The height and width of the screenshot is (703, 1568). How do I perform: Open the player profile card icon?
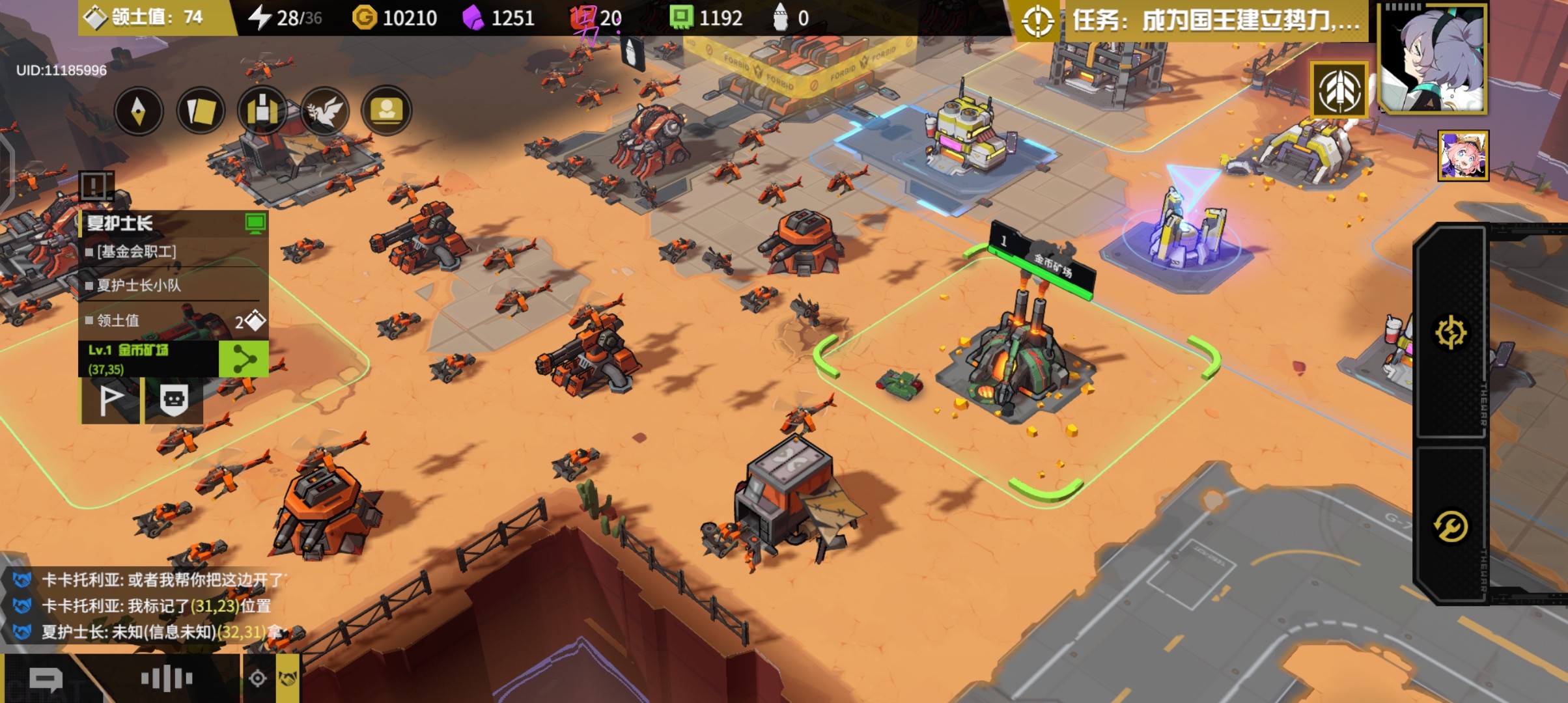[386, 111]
